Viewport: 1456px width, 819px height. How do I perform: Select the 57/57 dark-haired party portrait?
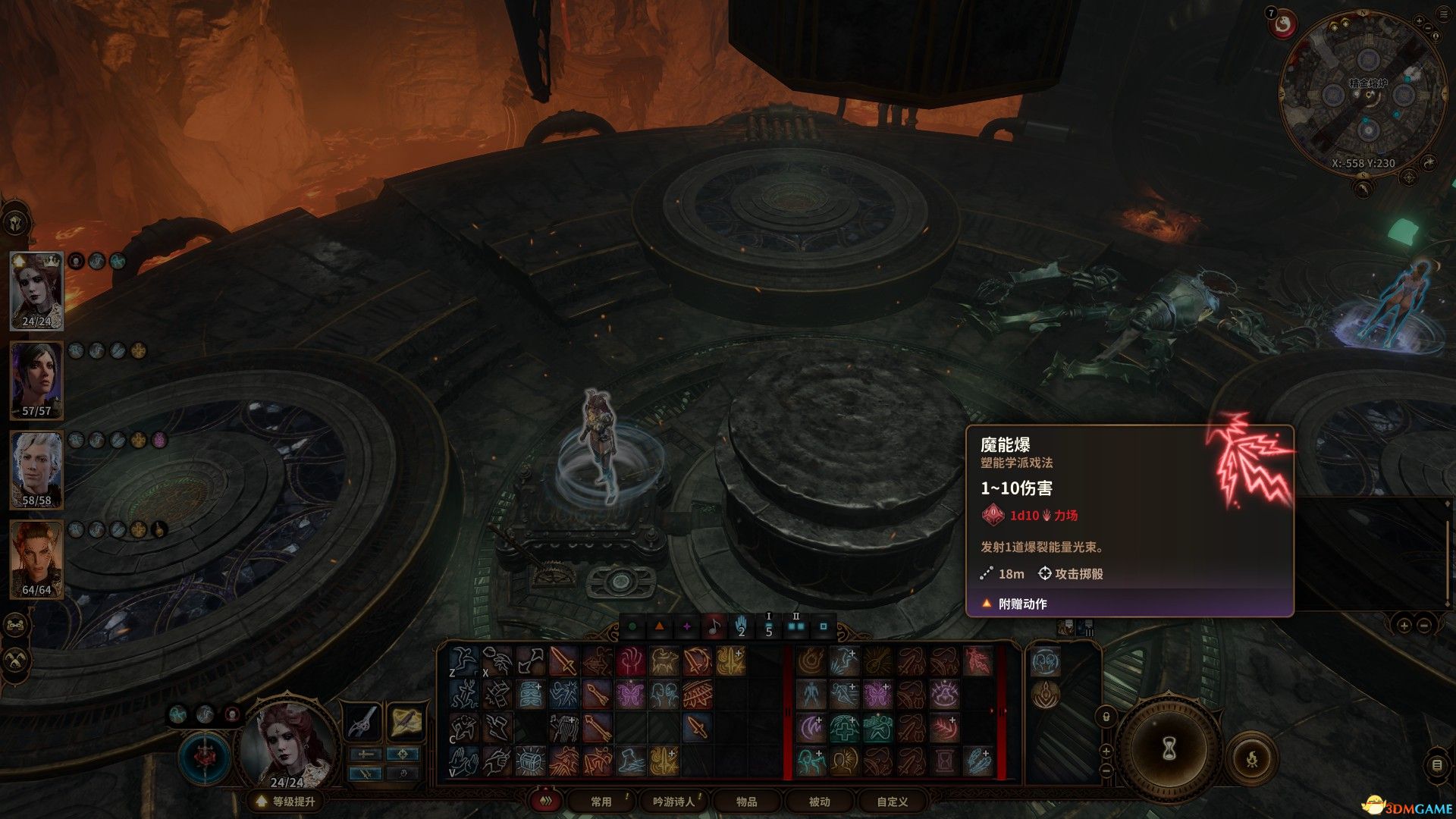coord(36,381)
